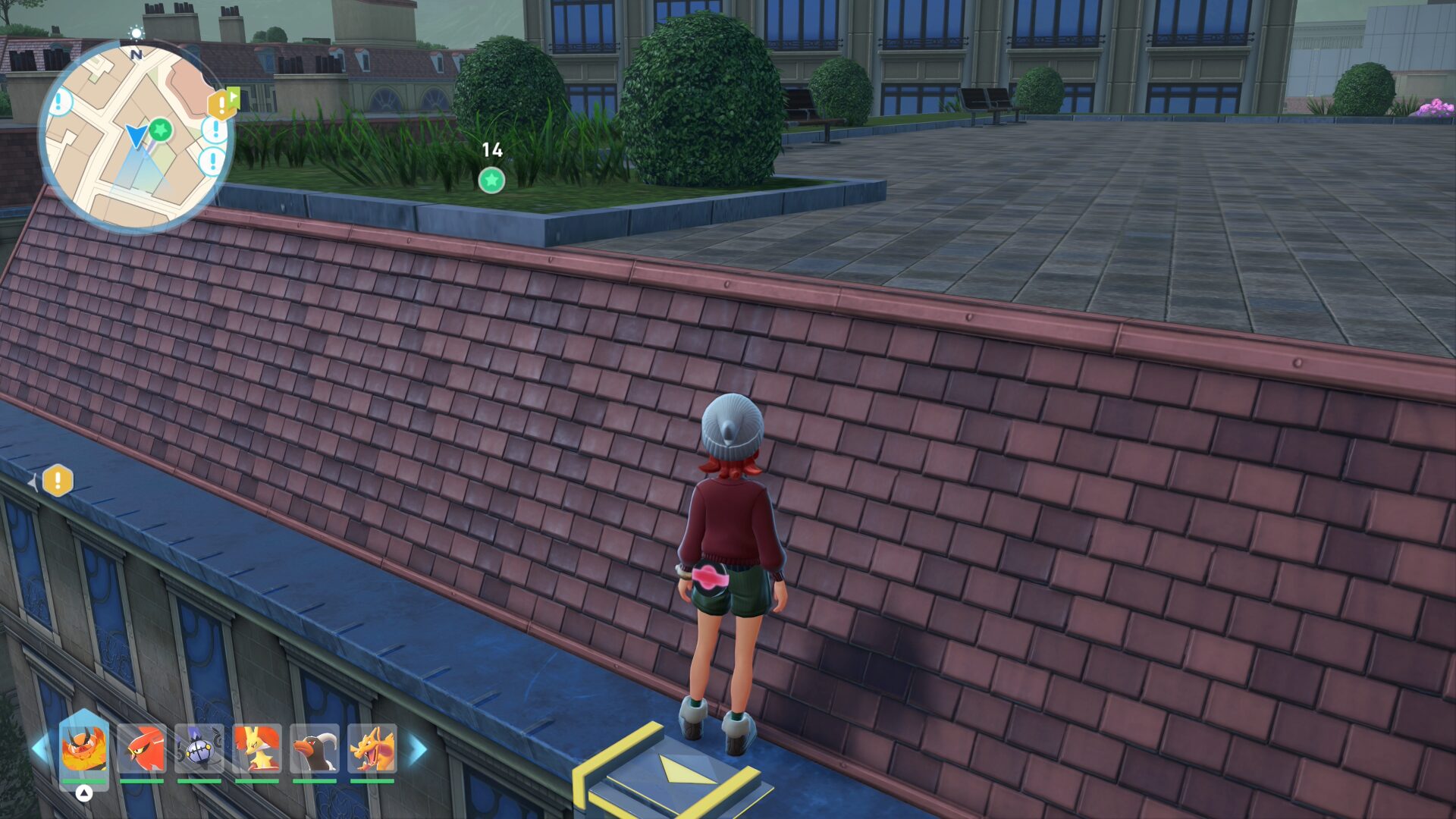Viewport: 1456px width, 819px height.
Task: Select the green star marker on minimap
Action: click(160, 130)
